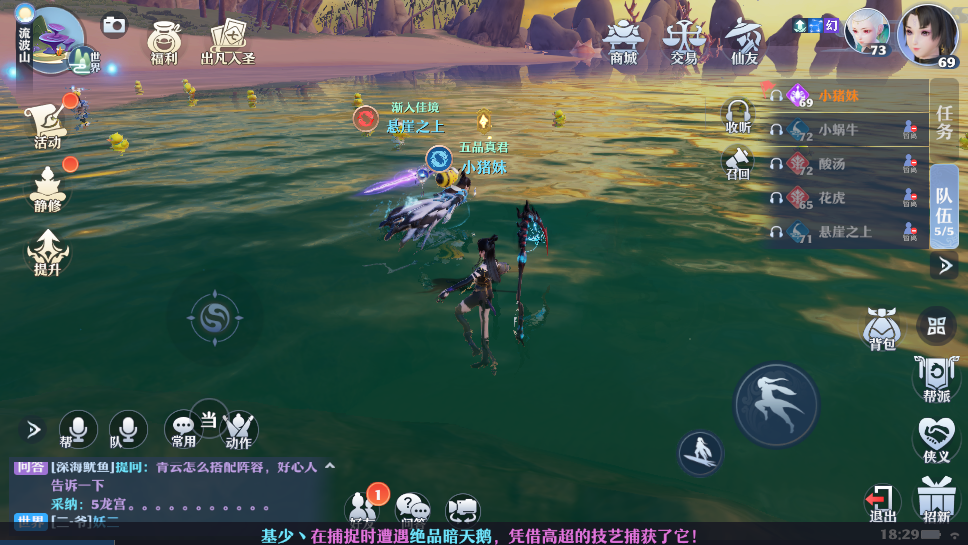Open the 常用 quick chat phrases
This screenshot has height=545, width=968.
pos(183,429)
